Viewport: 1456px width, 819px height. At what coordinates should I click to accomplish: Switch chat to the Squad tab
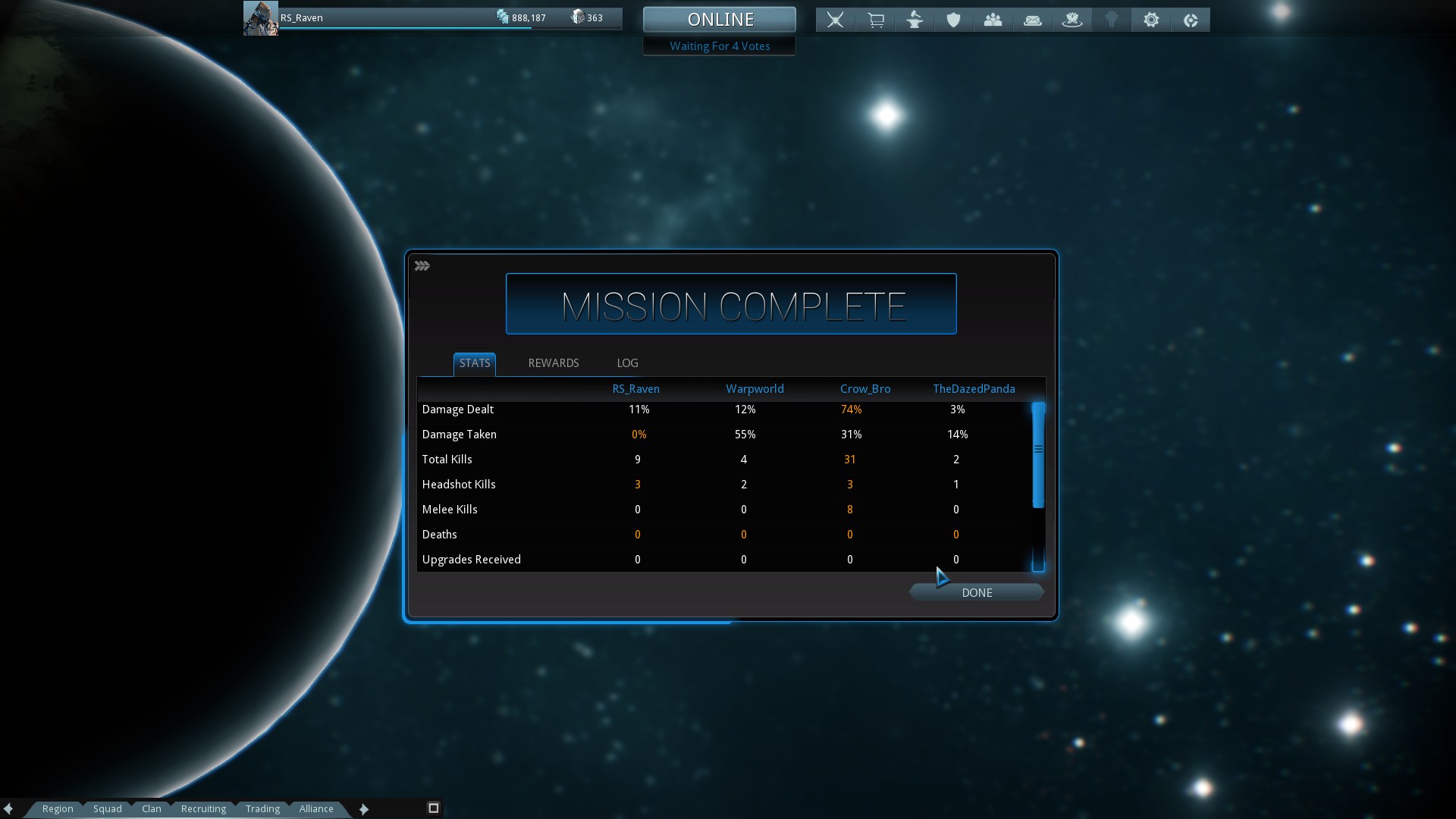click(x=108, y=808)
